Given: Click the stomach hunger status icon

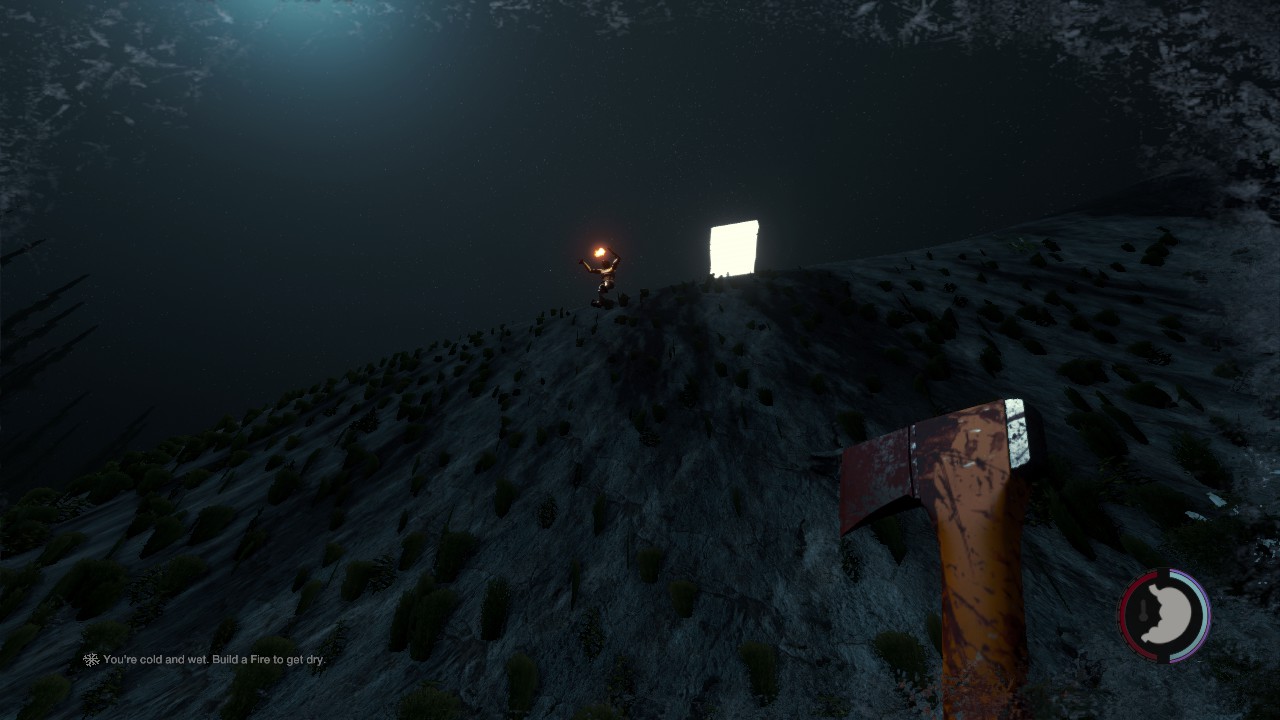Looking at the screenshot, I should pos(1166,616).
